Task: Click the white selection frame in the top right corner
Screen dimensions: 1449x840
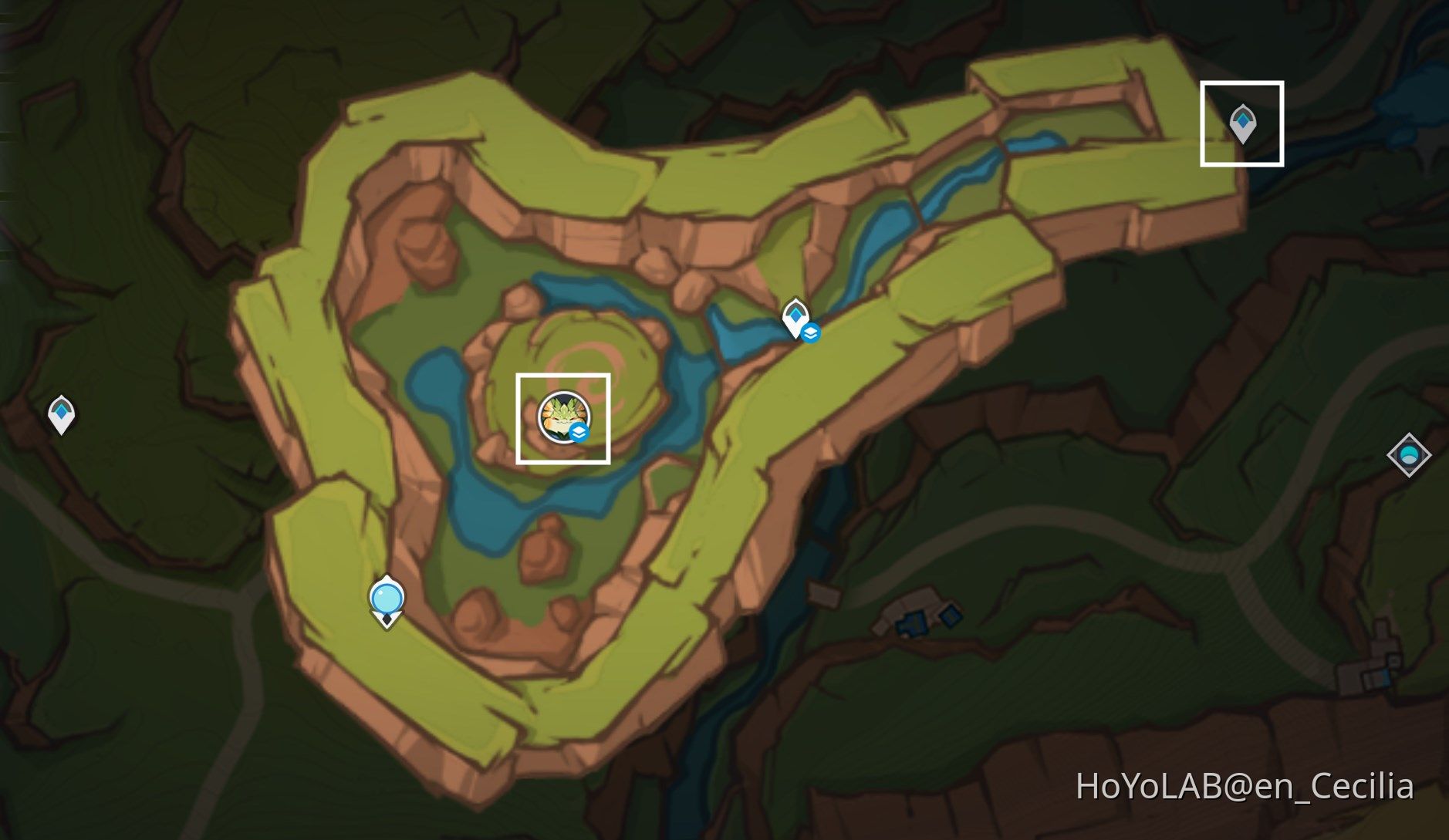Action: pos(1243,123)
